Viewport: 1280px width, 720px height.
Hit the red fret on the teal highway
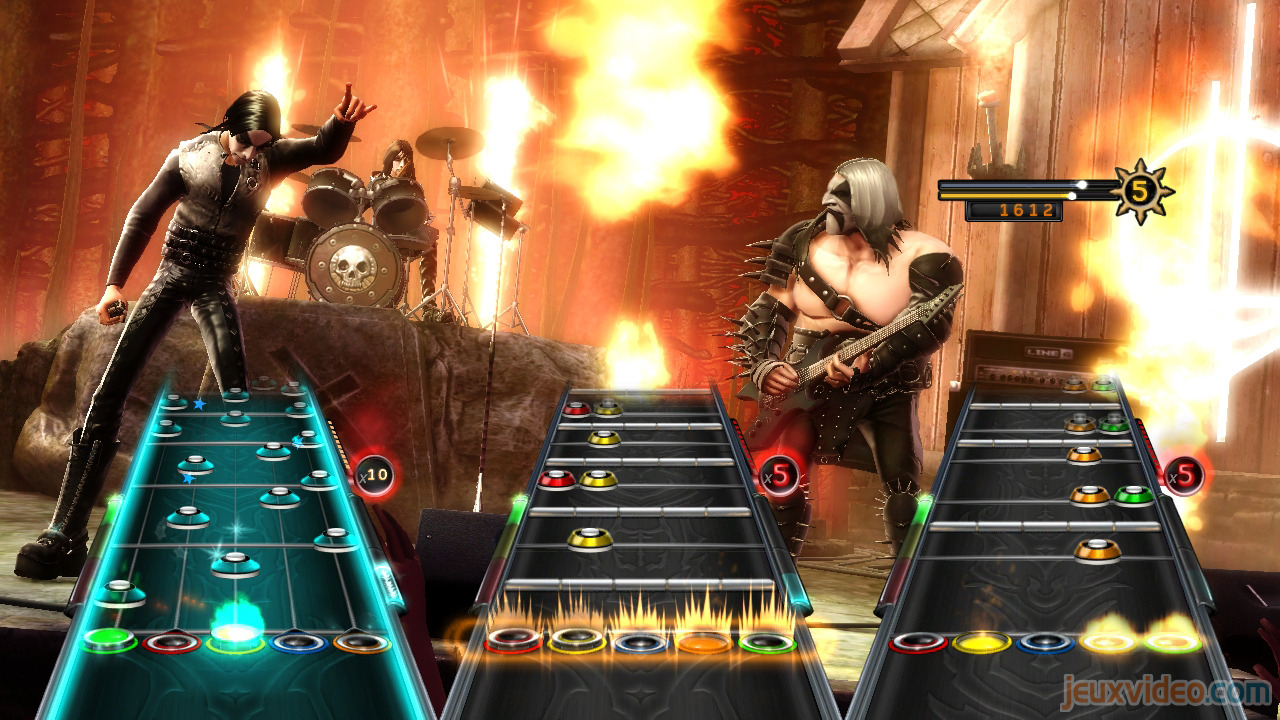coord(171,641)
